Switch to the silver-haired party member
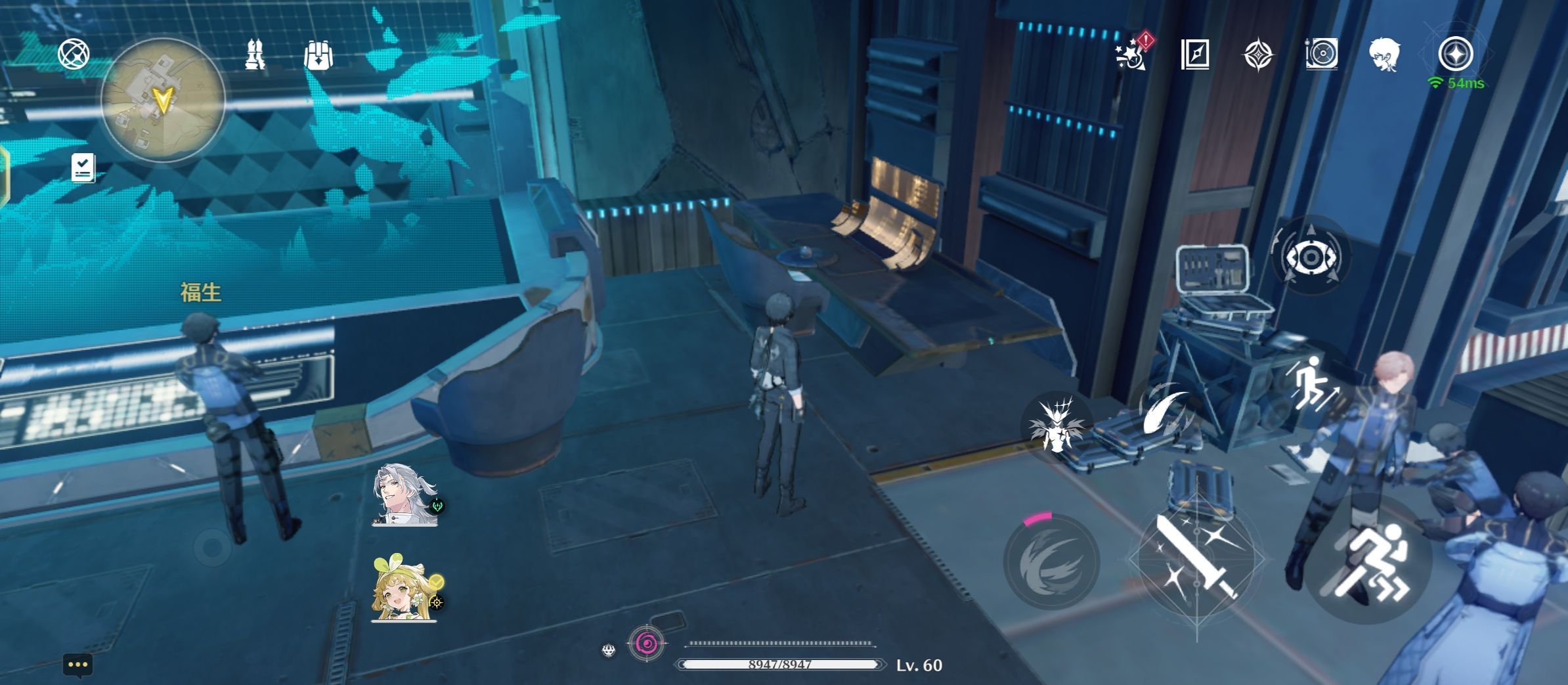 (x=404, y=495)
